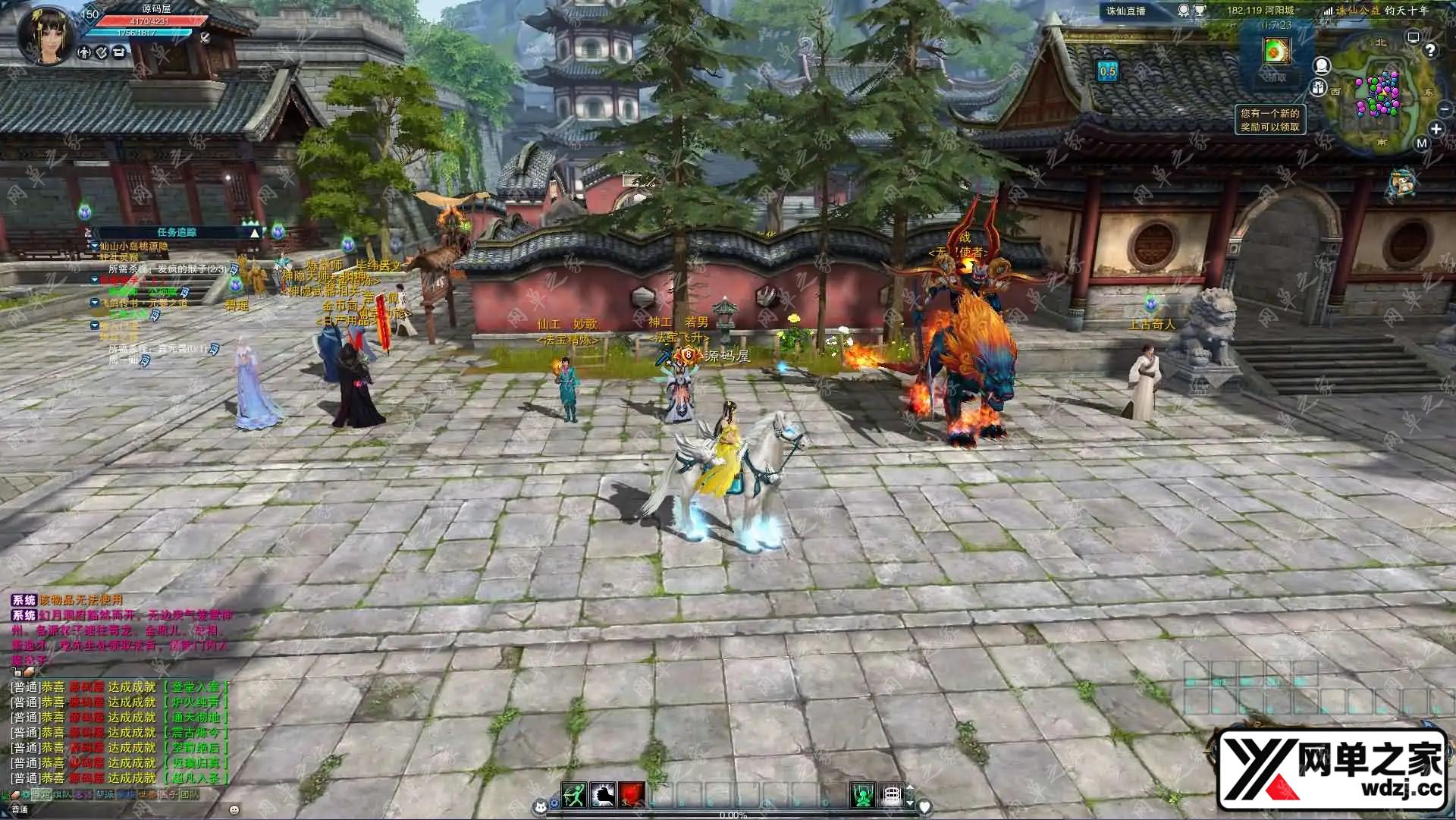Click the monitor icon above the minimap
The image size is (1456, 820).
(1413, 36)
